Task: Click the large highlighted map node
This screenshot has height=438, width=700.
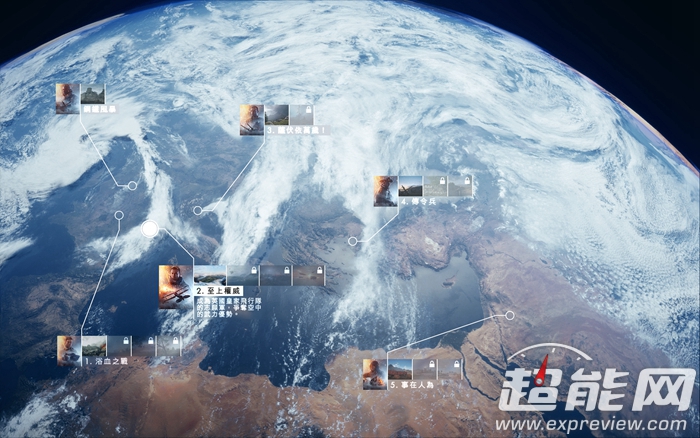Action: (x=150, y=229)
